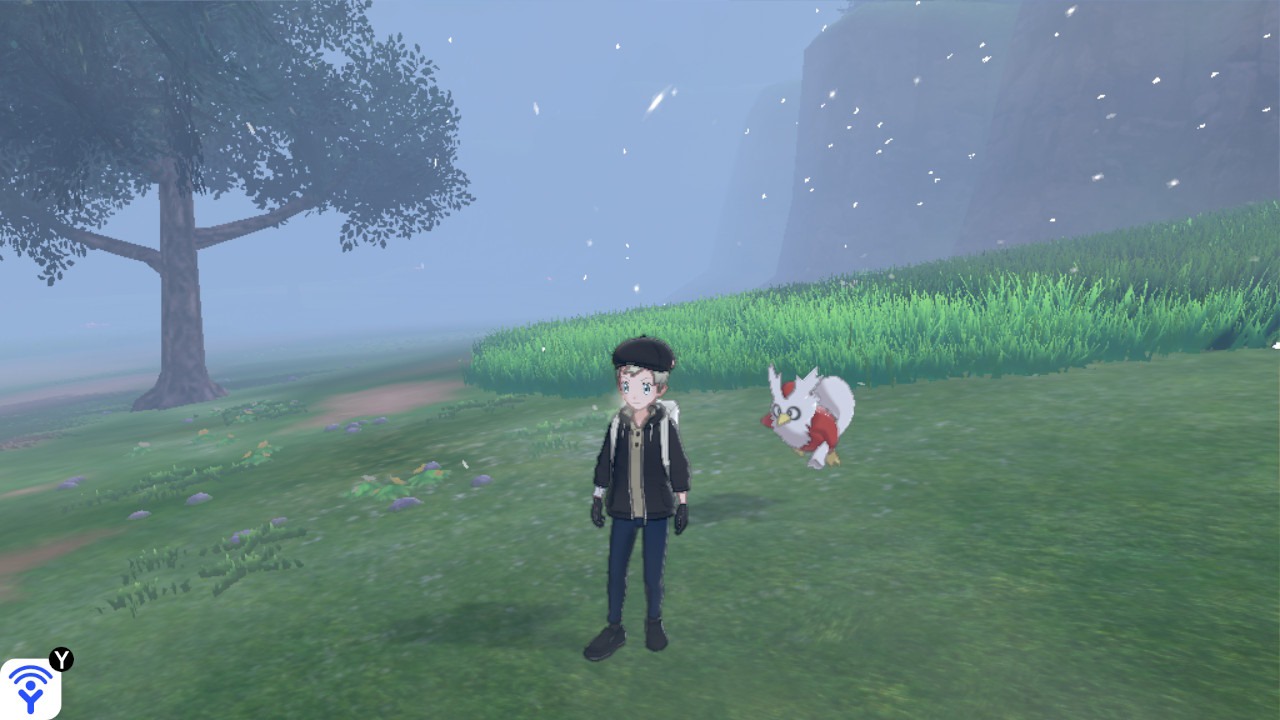
Task: Click the white rounded Y-Comm tile
Action: click(32, 688)
